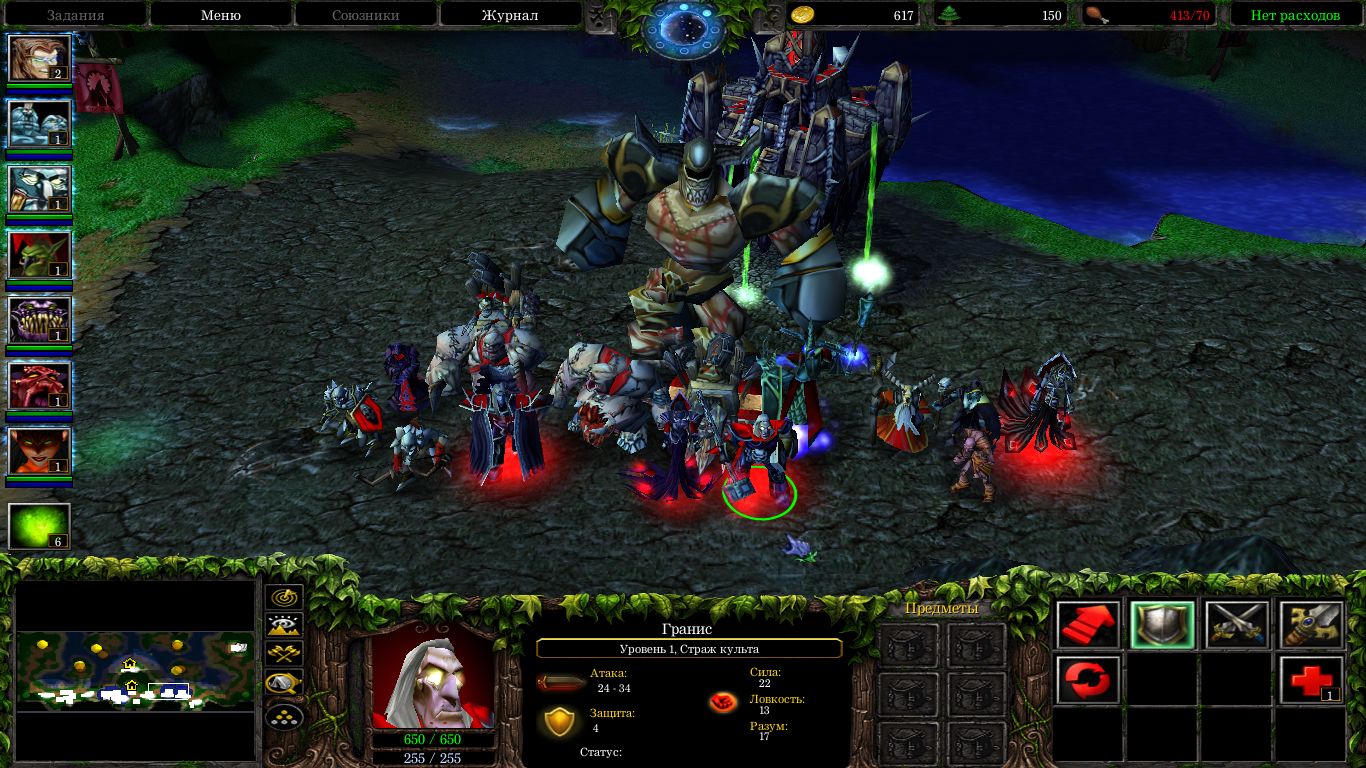Click the formation toggle button
Screen dimensions: 1366x768
pyautogui.click(x=285, y=714)
